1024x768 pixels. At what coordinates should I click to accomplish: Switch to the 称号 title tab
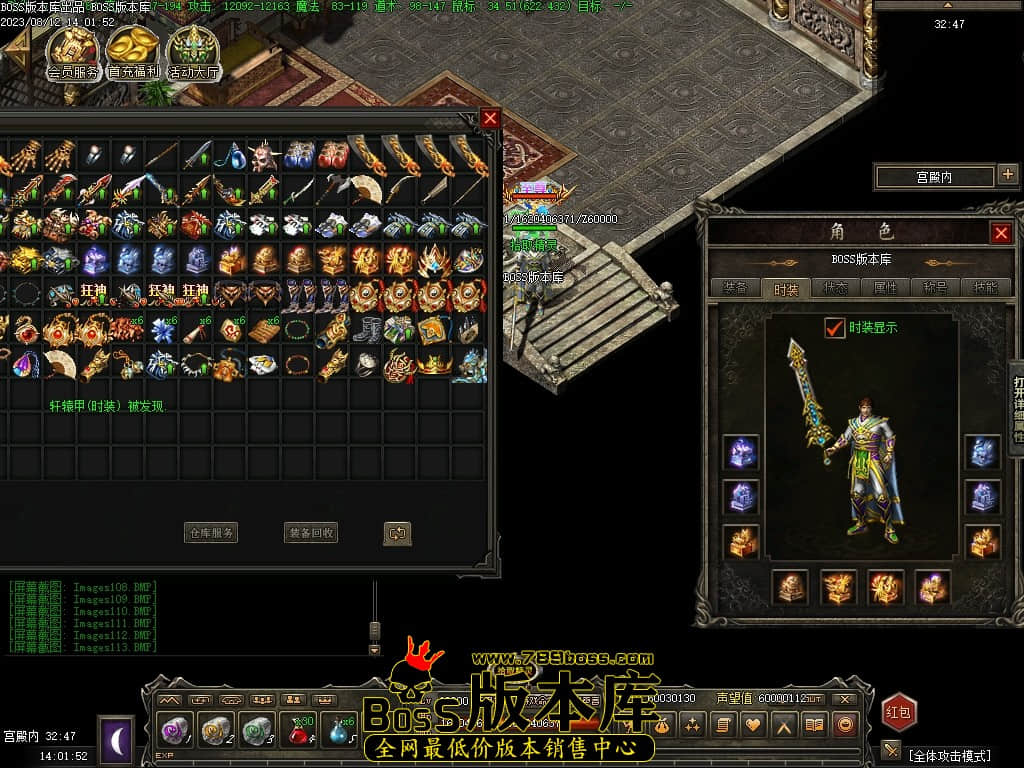935,288
